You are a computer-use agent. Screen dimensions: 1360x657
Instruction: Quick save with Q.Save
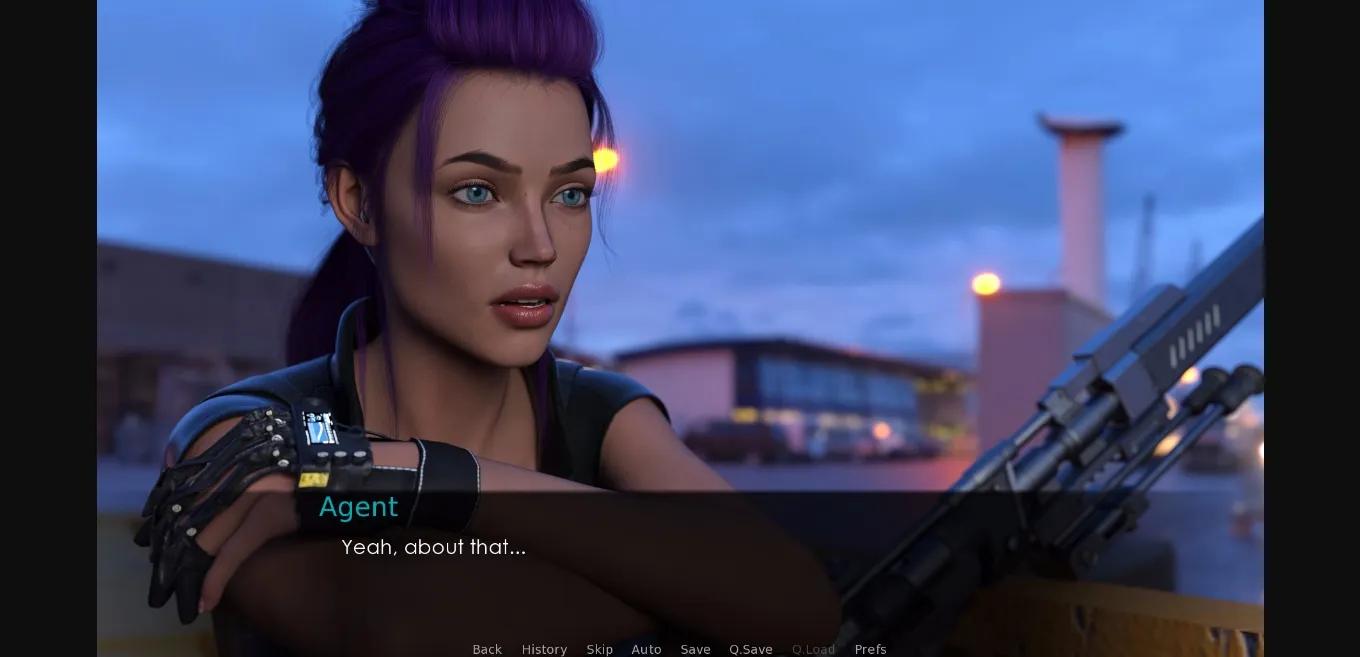[x=750, y=649]
